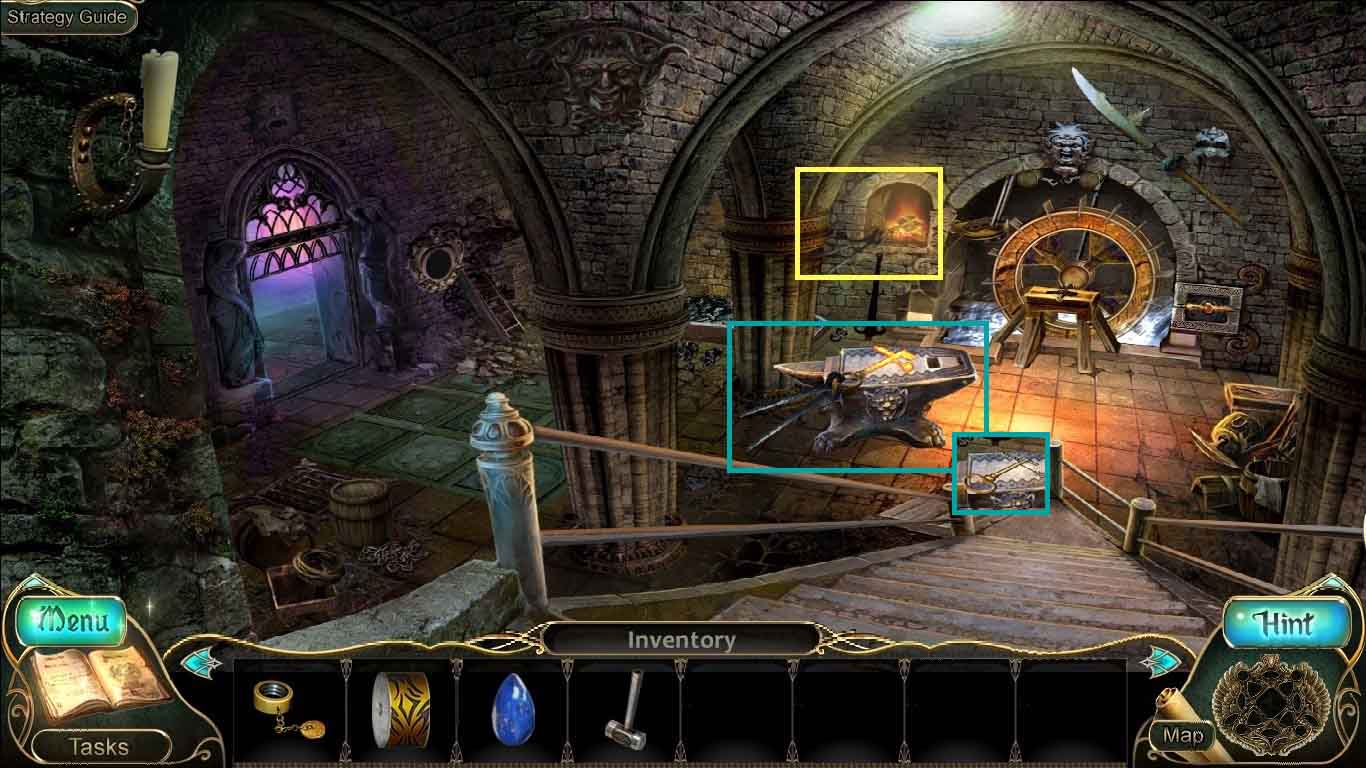Open the Menu button
Viewport: 1366px width, 768px height.
[71, 621]
